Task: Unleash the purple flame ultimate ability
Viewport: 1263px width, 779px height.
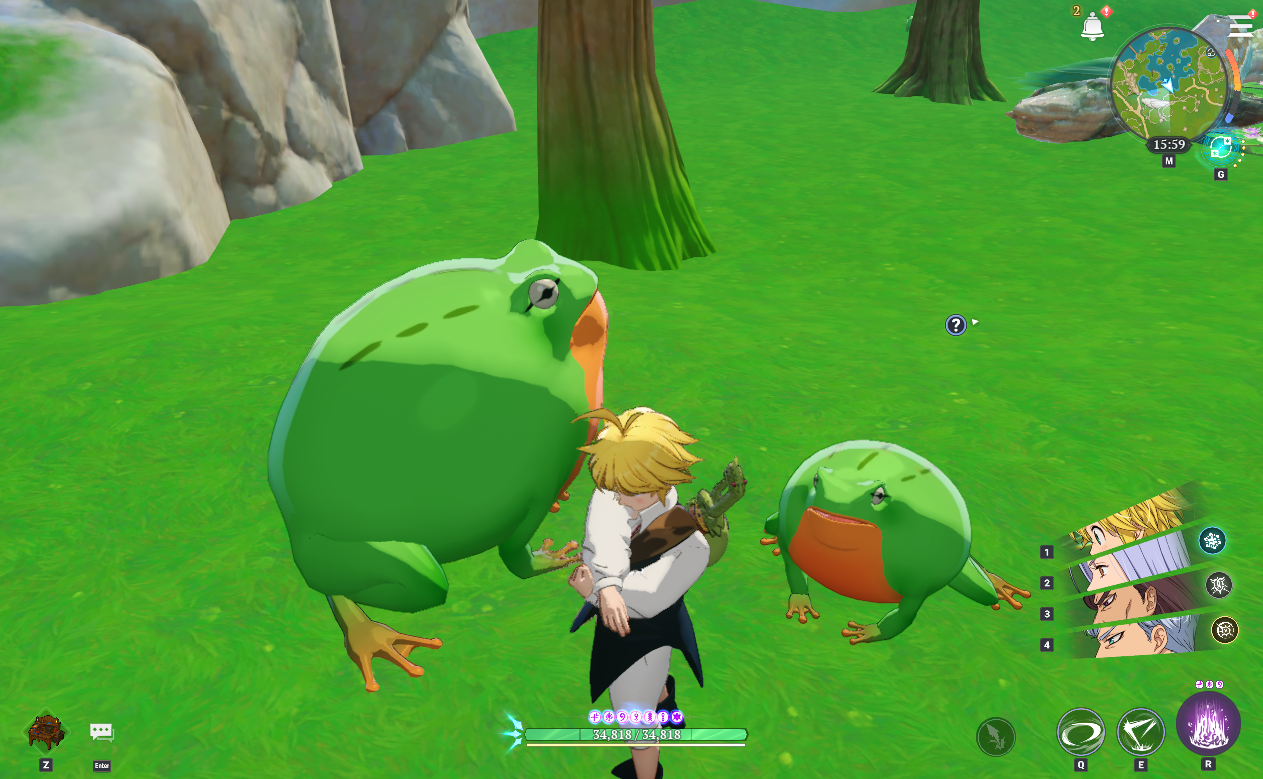Action: pos(1208,723)
